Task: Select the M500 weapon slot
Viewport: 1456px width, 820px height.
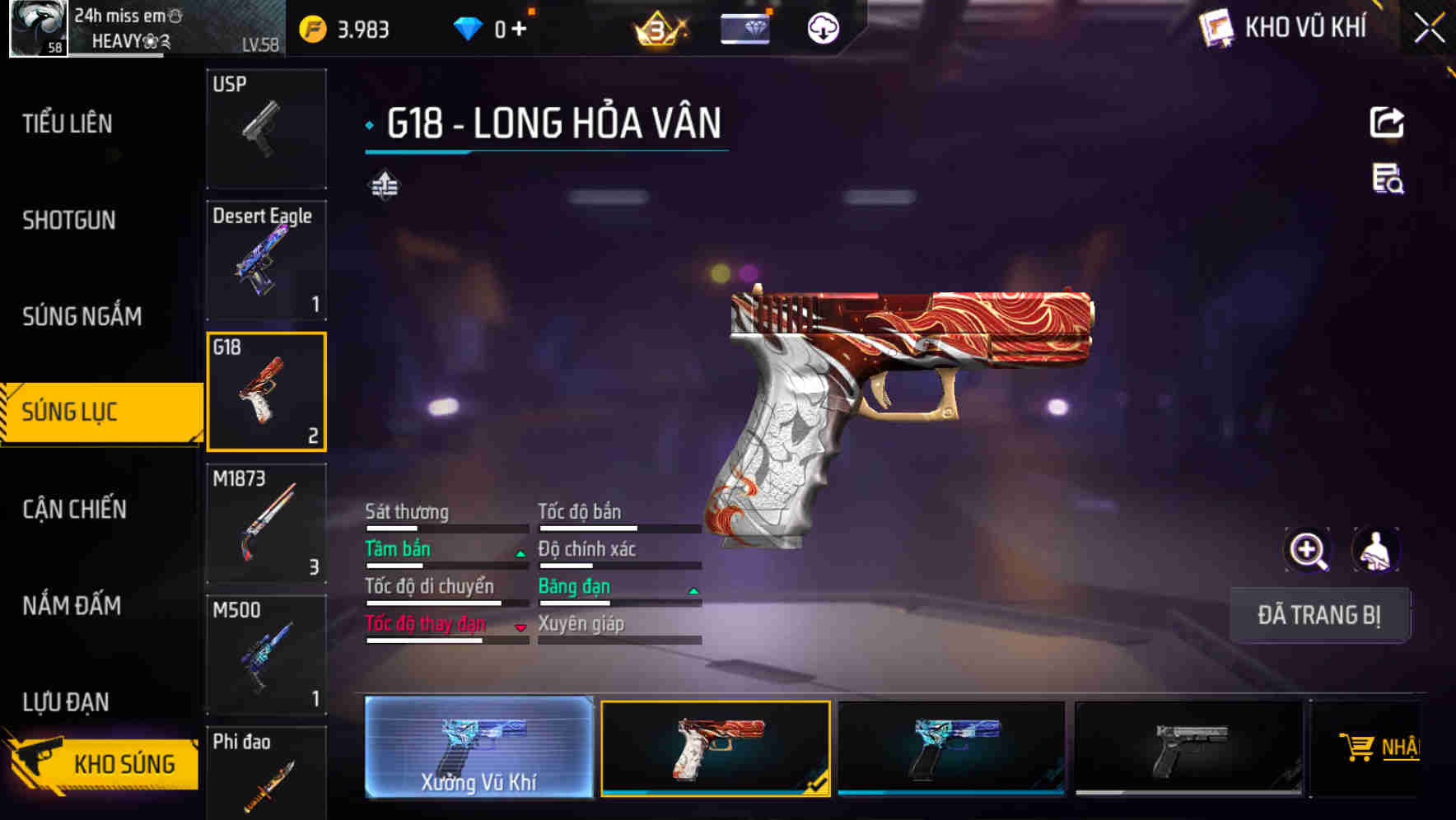Action: [266, 655]
